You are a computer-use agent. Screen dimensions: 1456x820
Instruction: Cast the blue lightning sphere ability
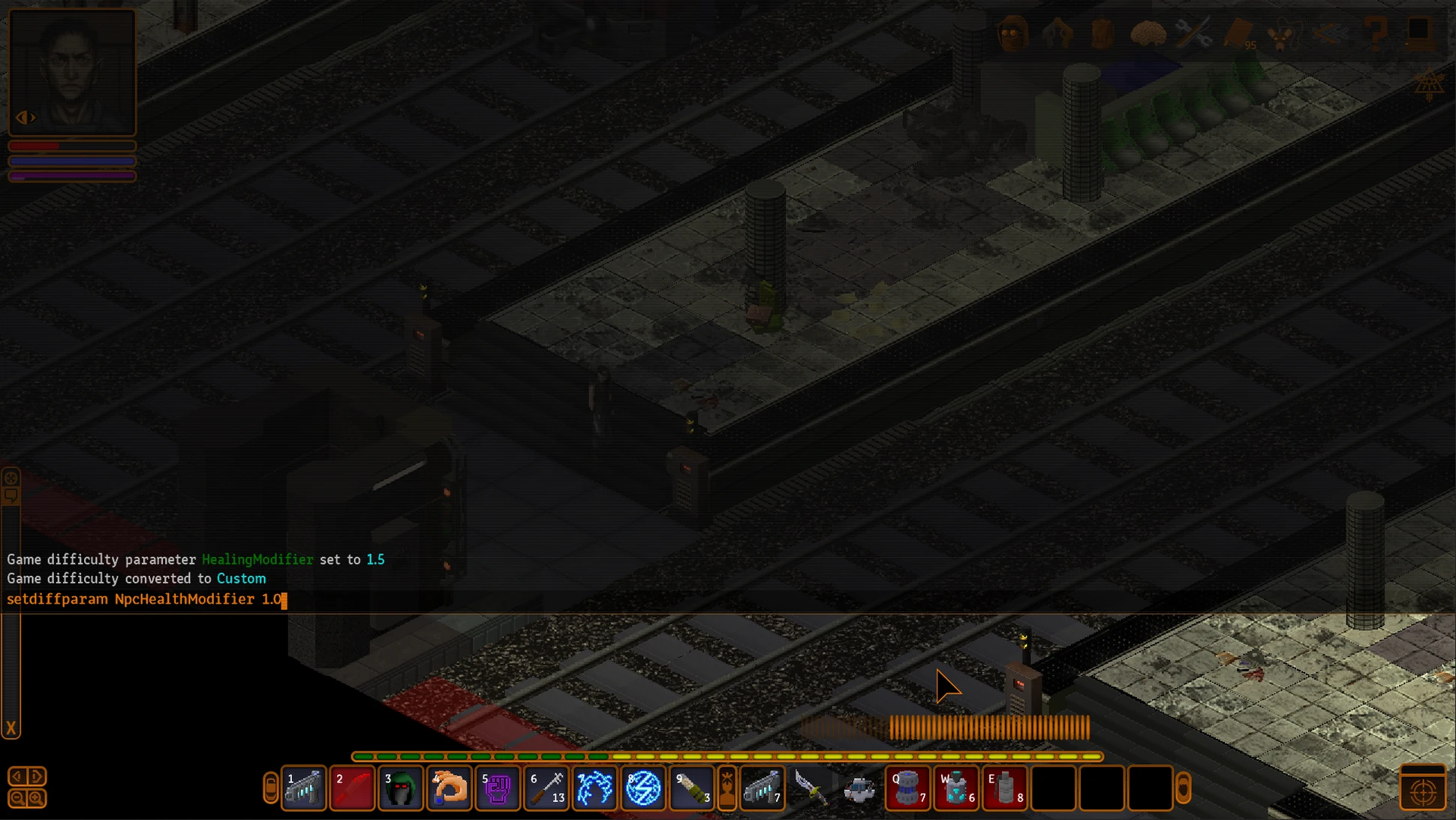(643, 788)
